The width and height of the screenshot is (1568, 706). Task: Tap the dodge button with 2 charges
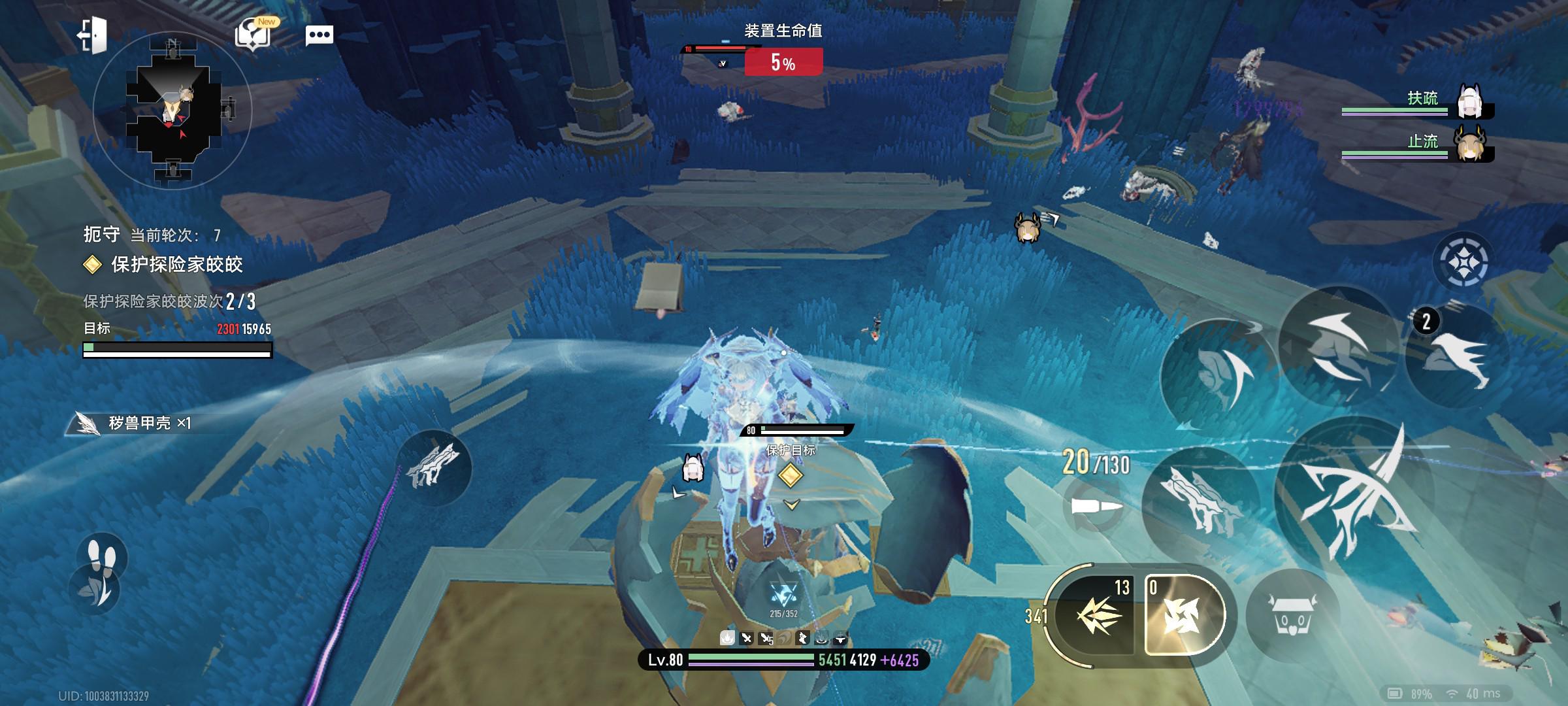[1458, 358]
